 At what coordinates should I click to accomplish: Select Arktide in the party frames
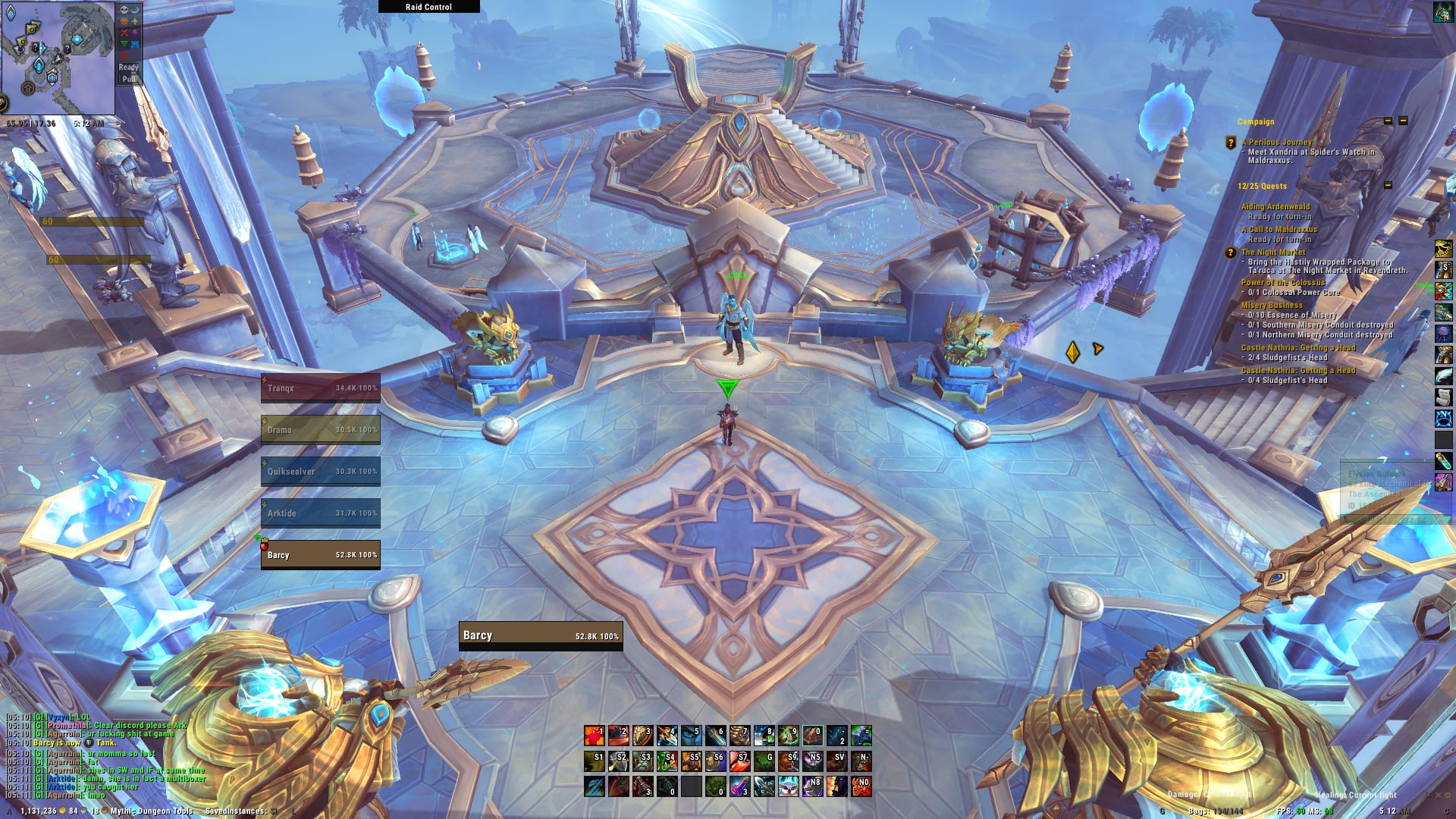coord(321,513)
